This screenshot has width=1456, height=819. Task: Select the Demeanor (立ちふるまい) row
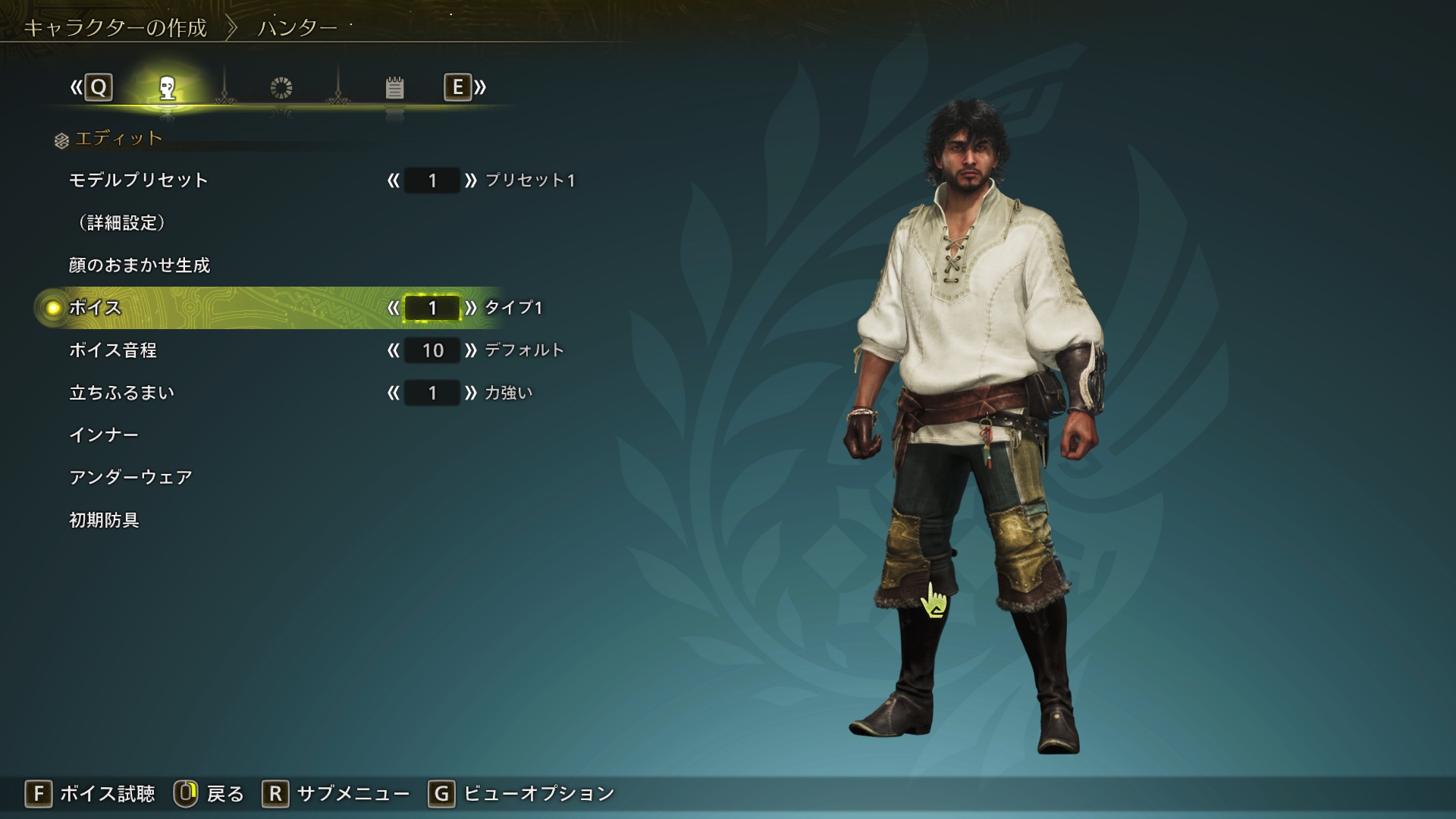pyautogui.click(x=122, y=393)
